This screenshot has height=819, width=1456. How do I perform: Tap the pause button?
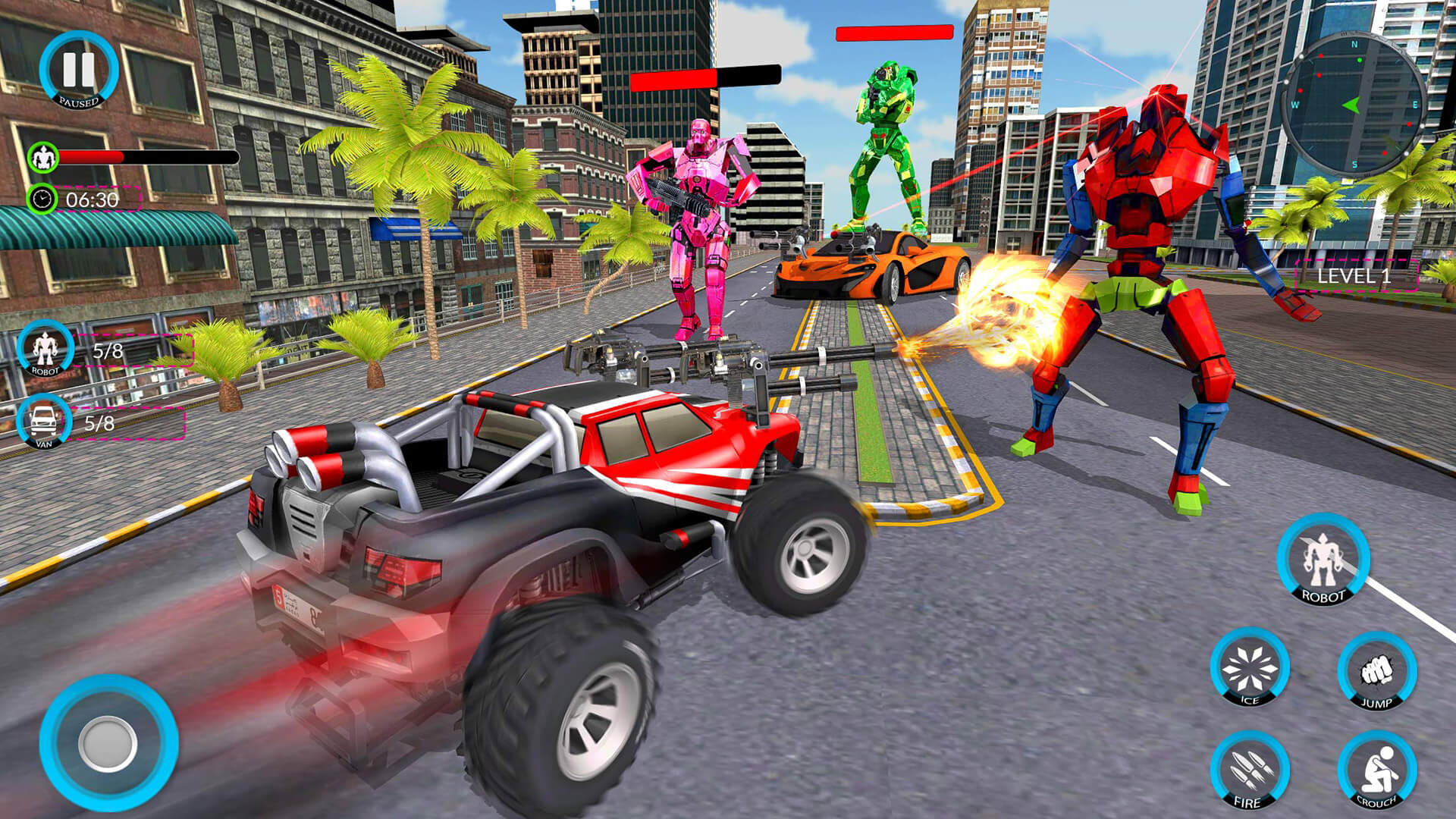[x=78, y=71]
